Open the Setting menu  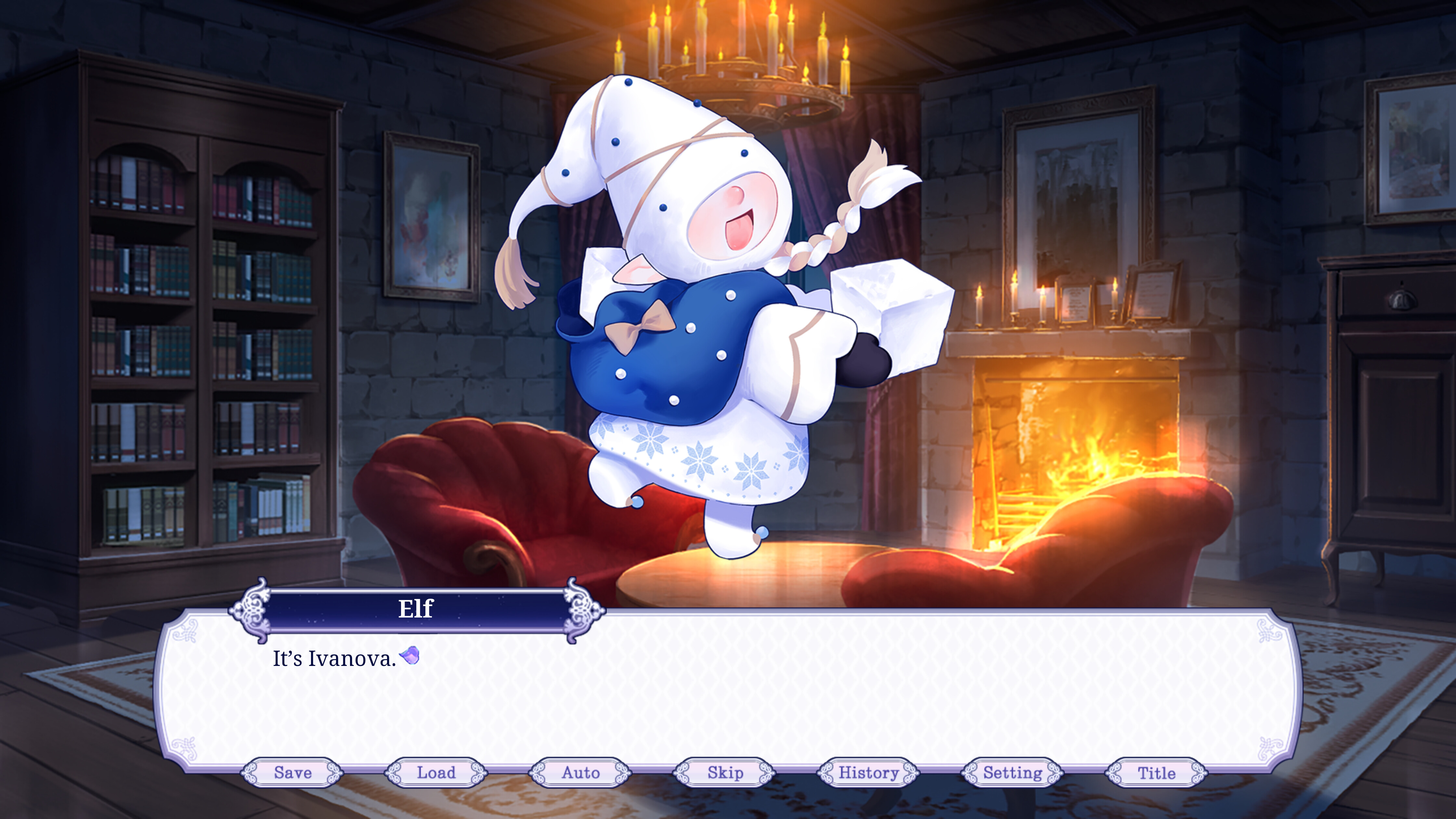tap(1012, 773)
